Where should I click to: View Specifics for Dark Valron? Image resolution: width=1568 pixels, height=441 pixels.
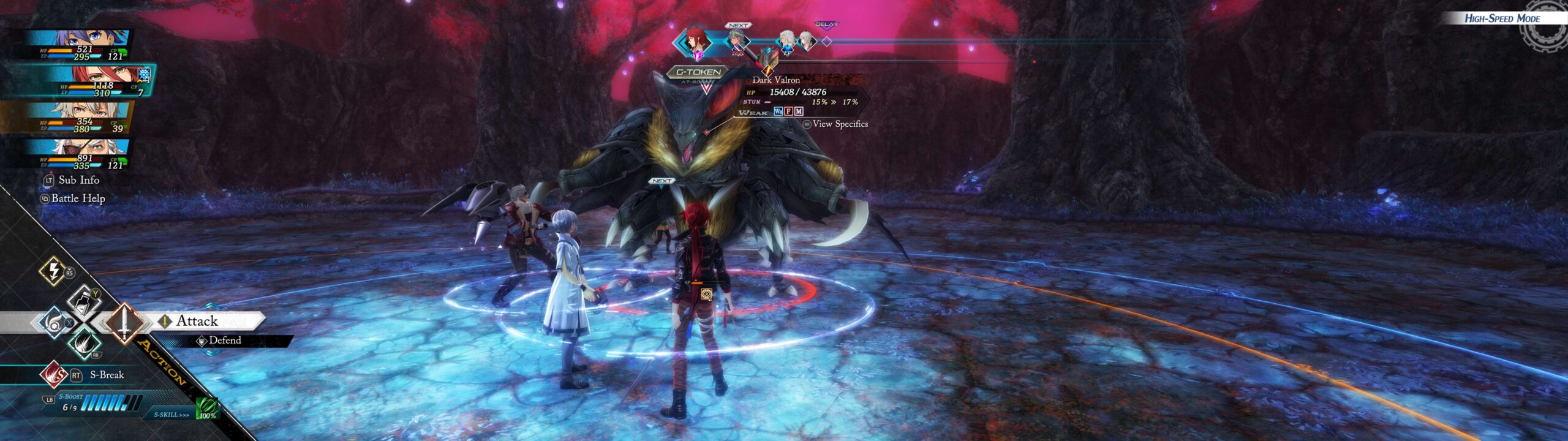point(839,124)
